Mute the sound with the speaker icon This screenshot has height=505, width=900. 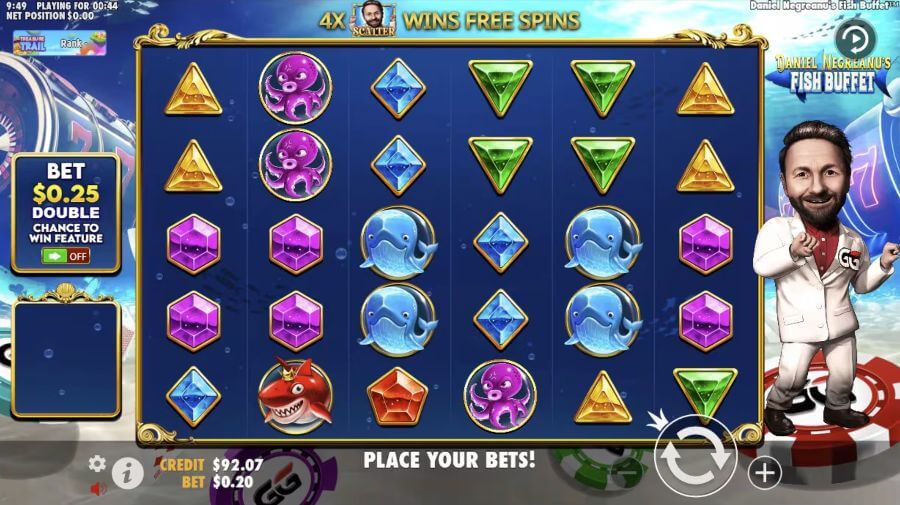(98, 489)
